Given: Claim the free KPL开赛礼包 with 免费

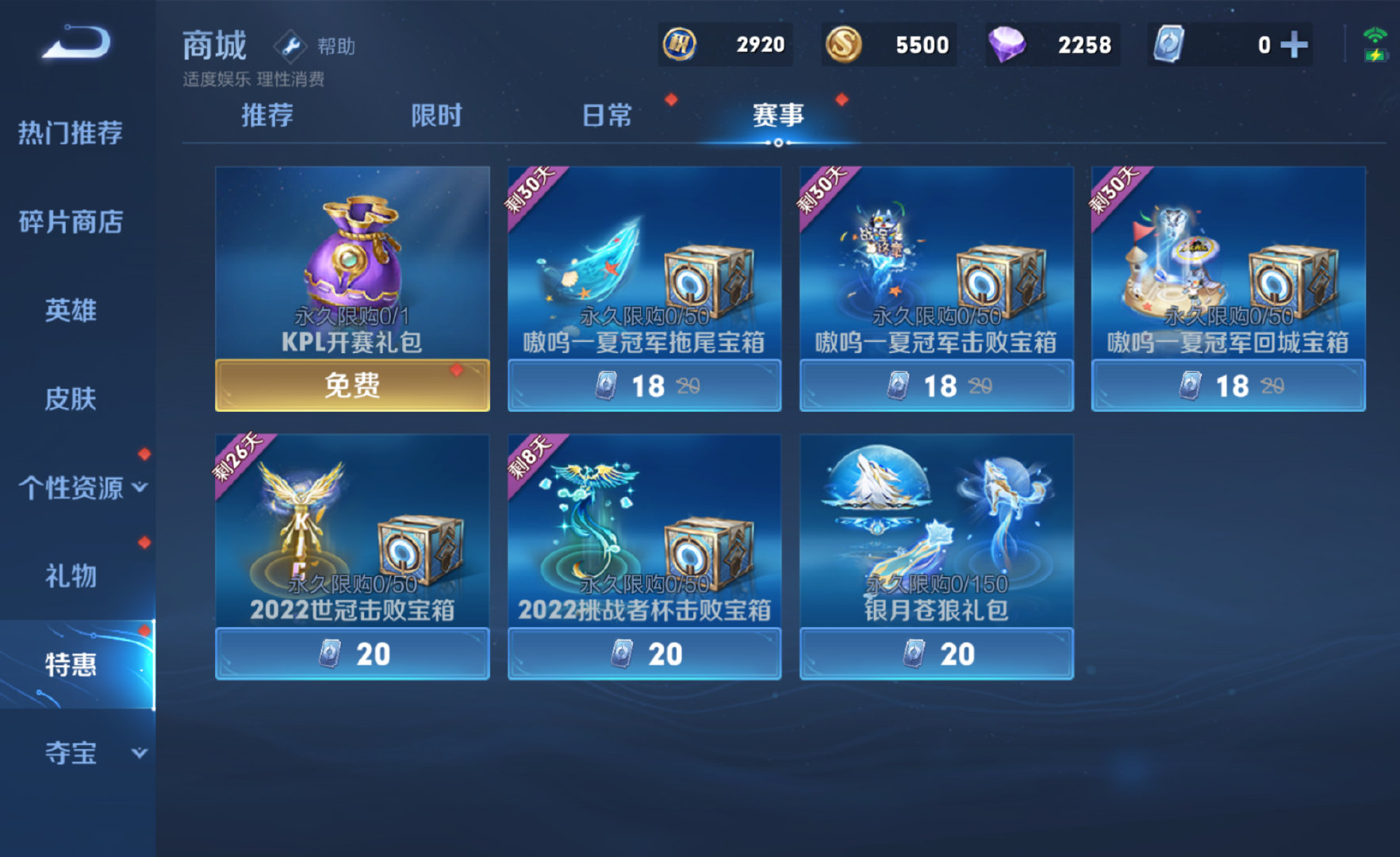Looking at the screenshot, I should click(x=352, y=386).
